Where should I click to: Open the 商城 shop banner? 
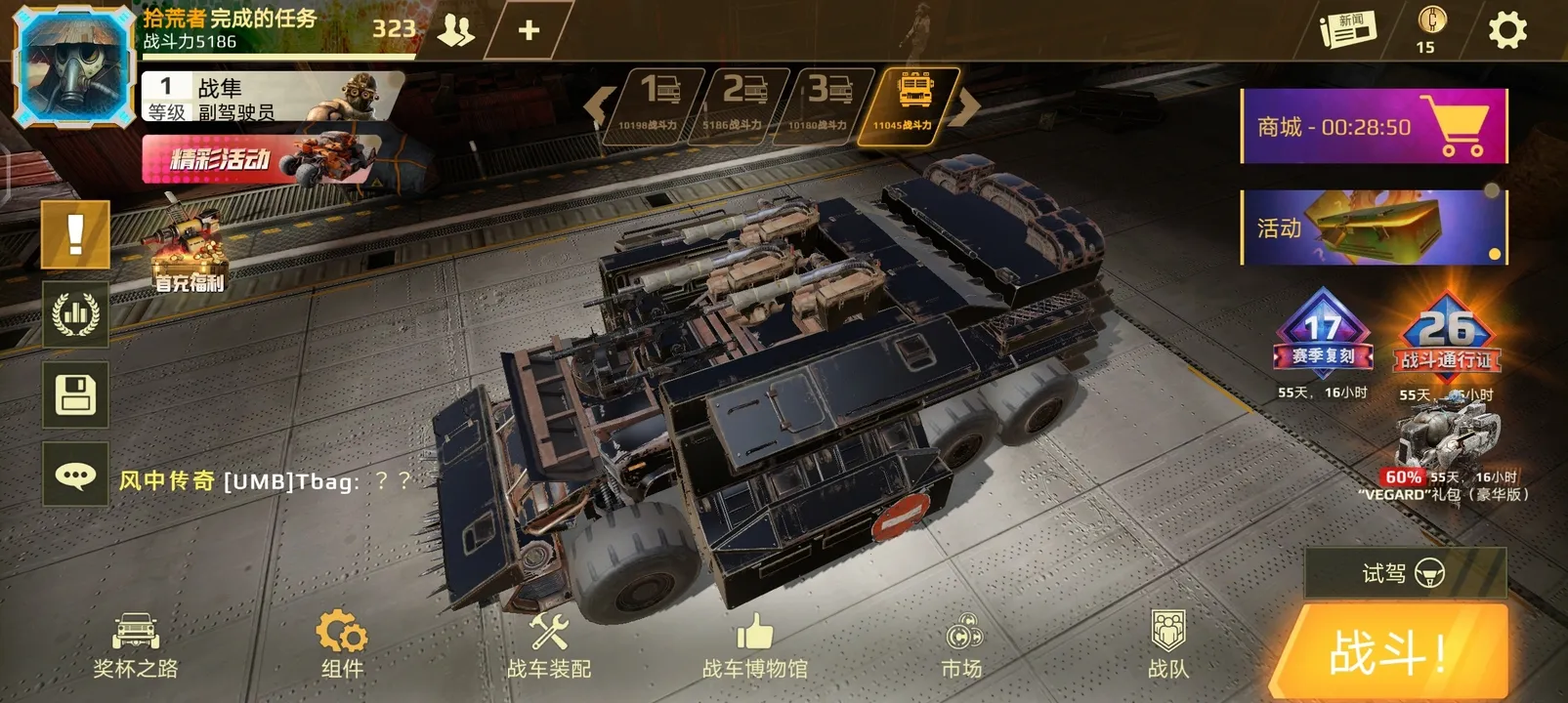[1374, 127]
